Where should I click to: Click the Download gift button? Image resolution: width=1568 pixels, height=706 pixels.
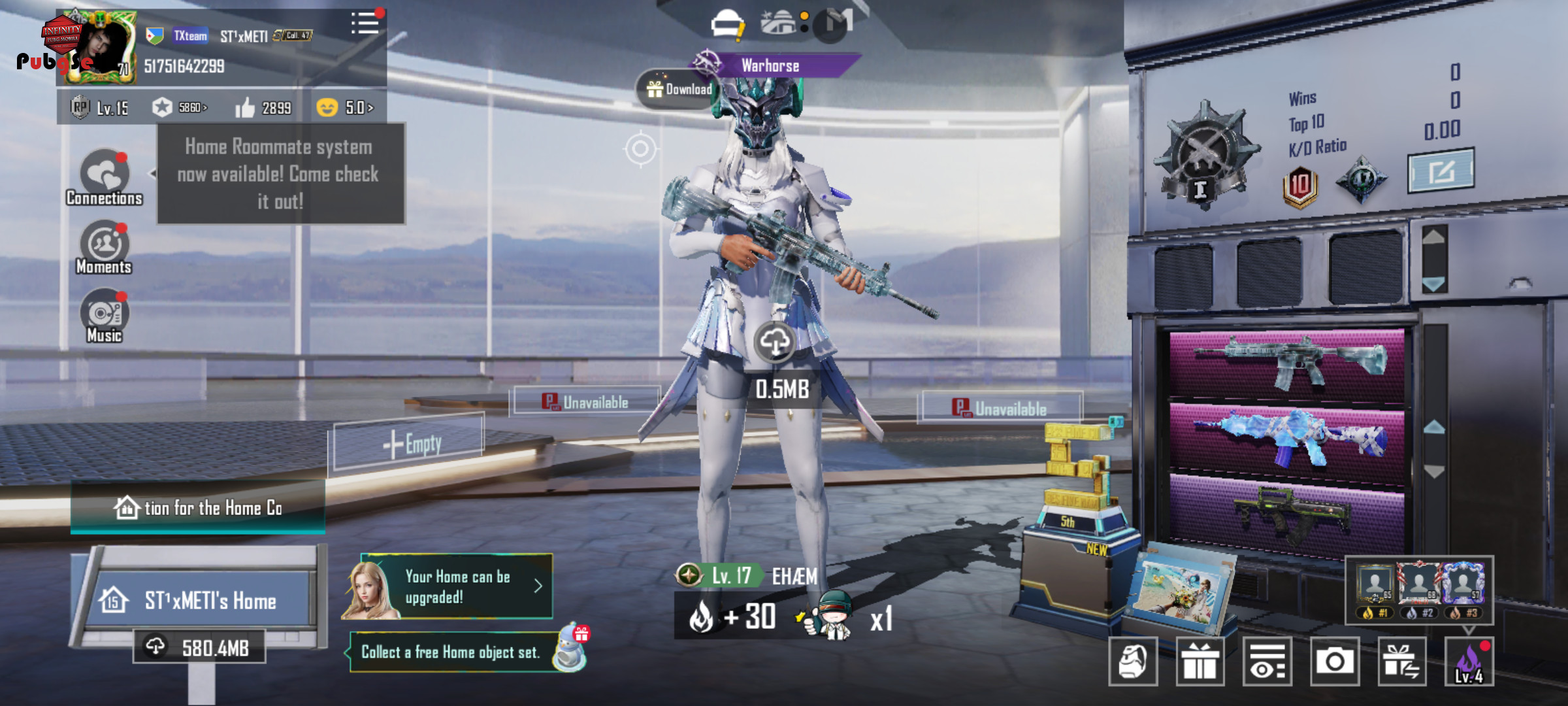click(x=678, y=89)
